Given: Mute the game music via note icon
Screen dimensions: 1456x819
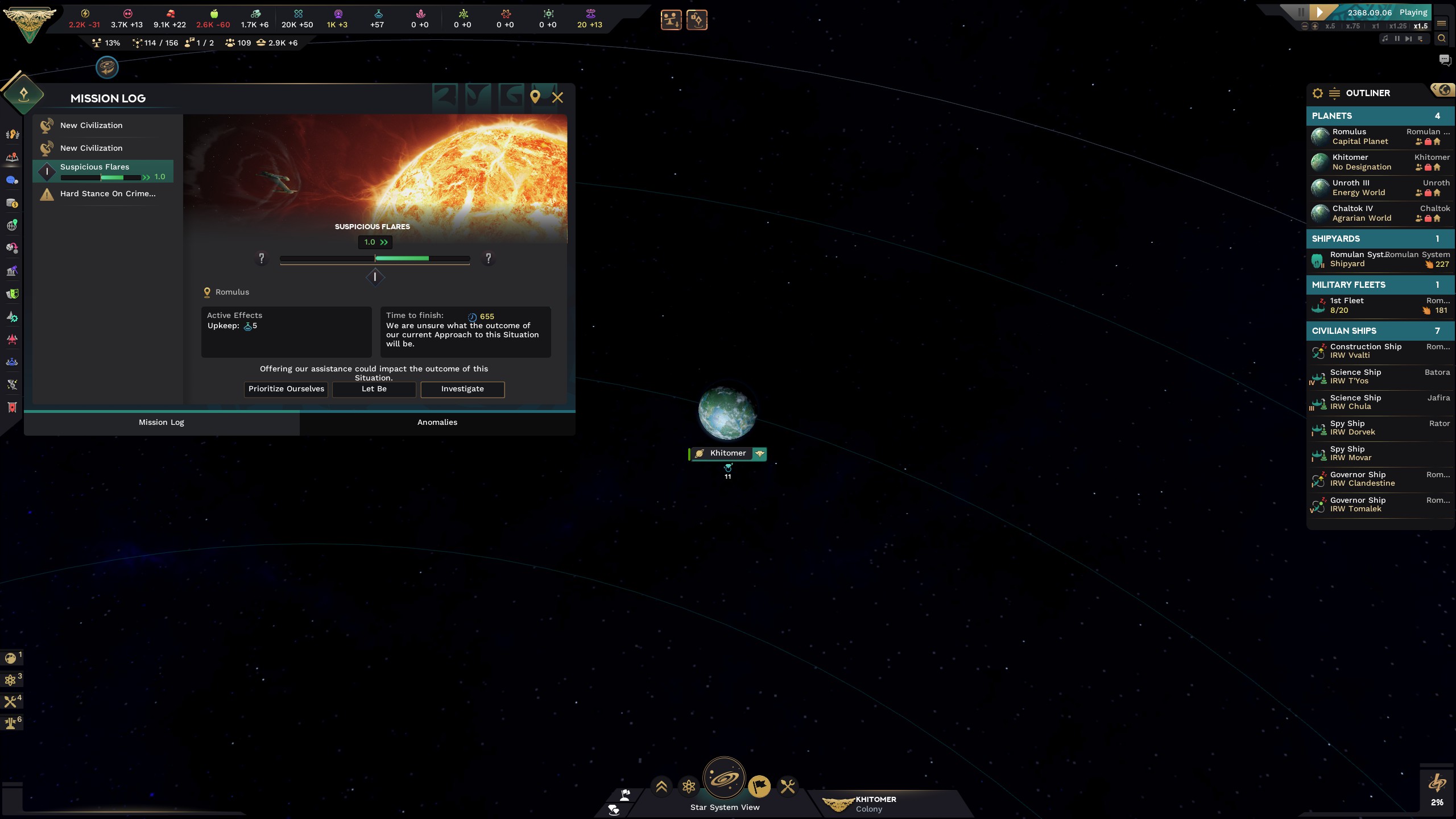Looking at the screenshot, I should (x=1385, y=40).
